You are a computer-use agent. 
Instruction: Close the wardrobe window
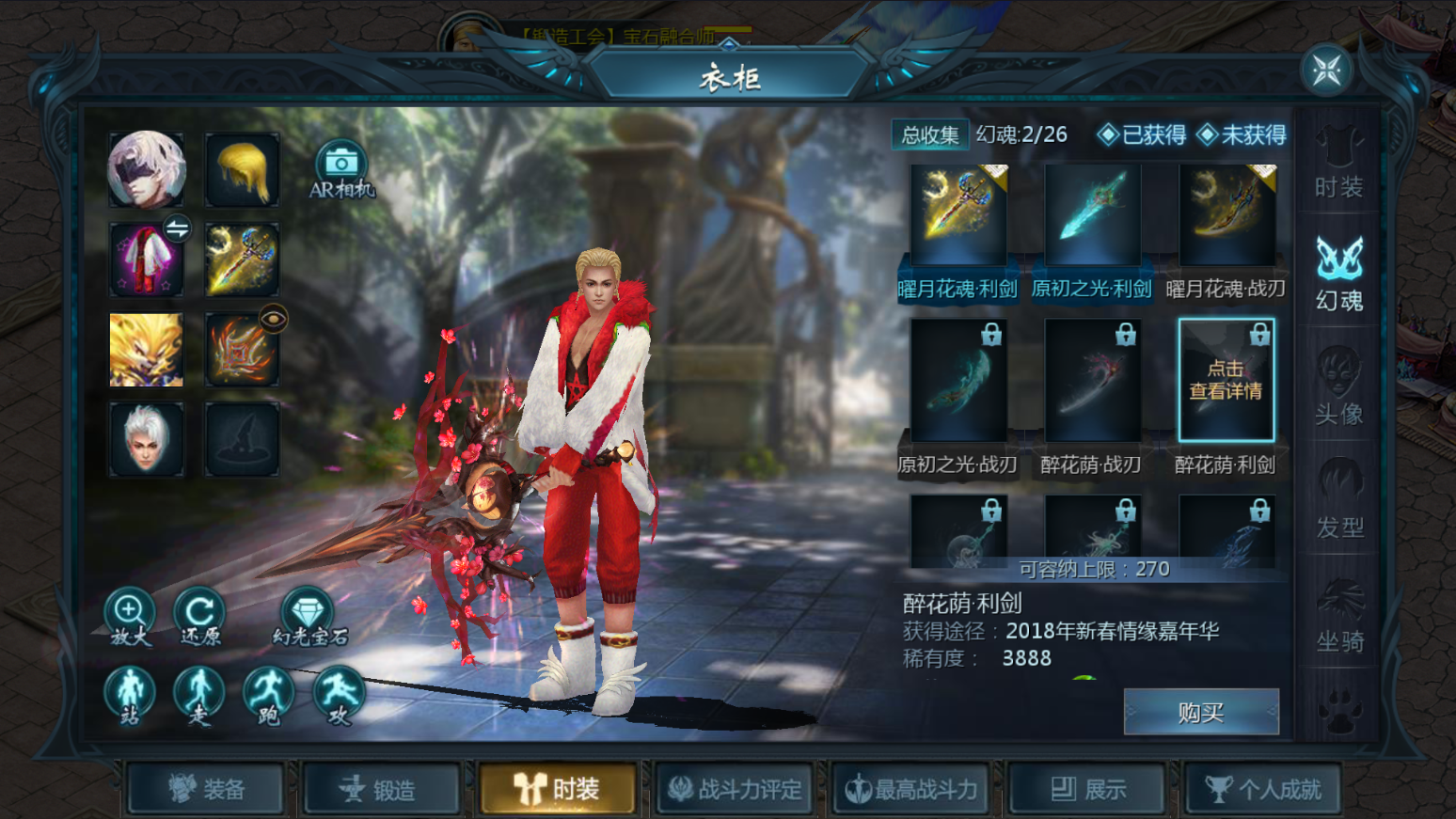(x=1326, y=71)
